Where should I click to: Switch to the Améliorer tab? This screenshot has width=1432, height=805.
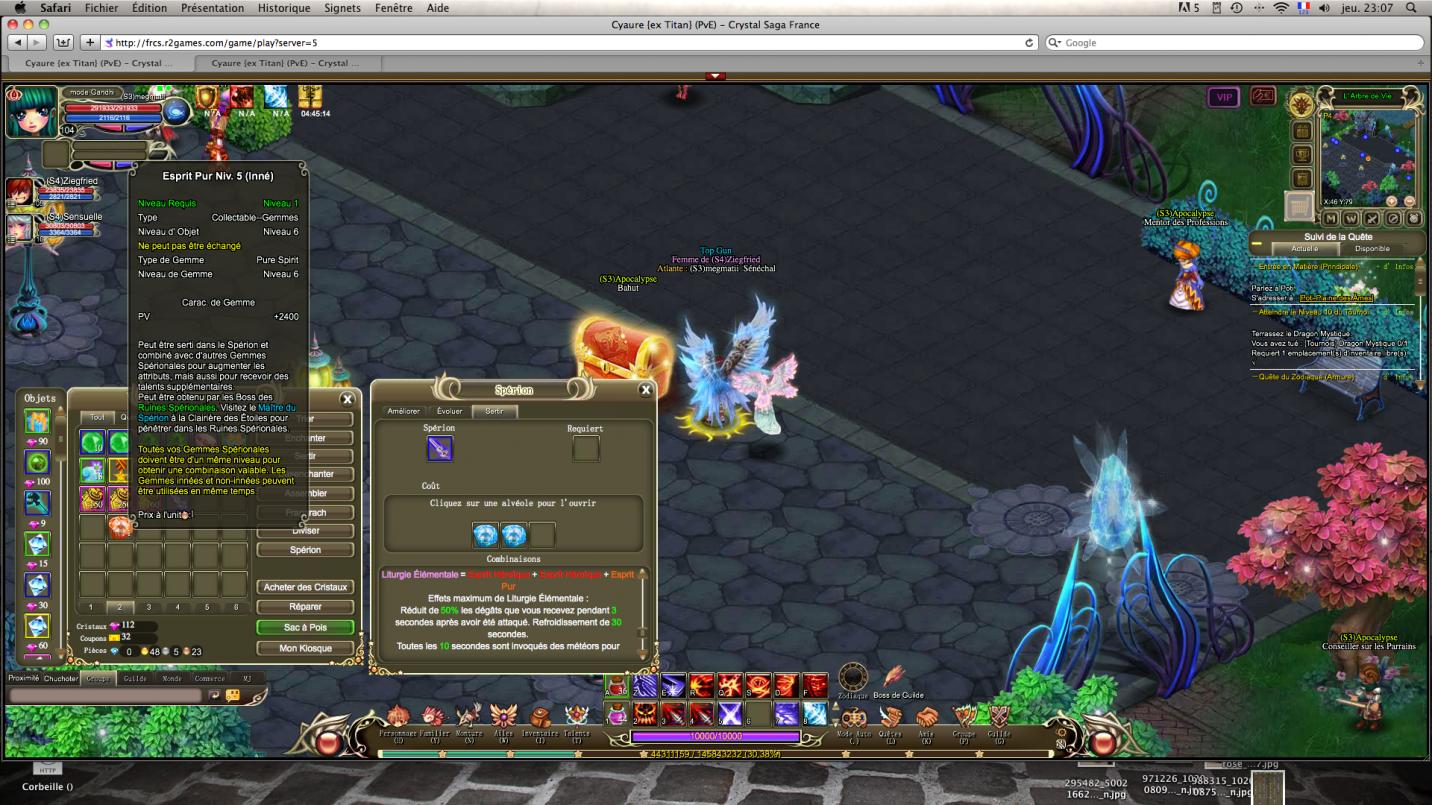403,411
